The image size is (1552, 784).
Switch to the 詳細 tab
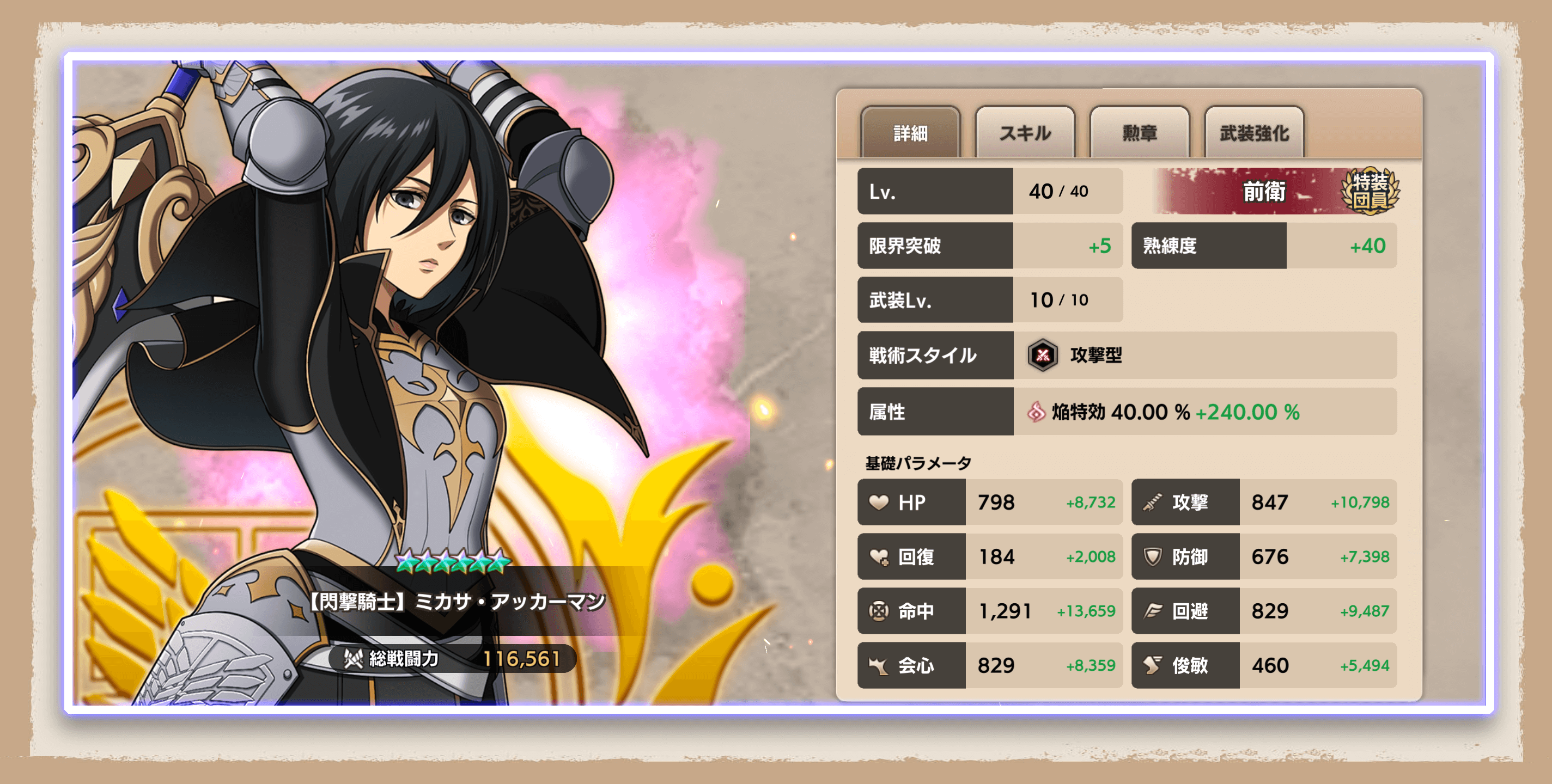point(910,132)
